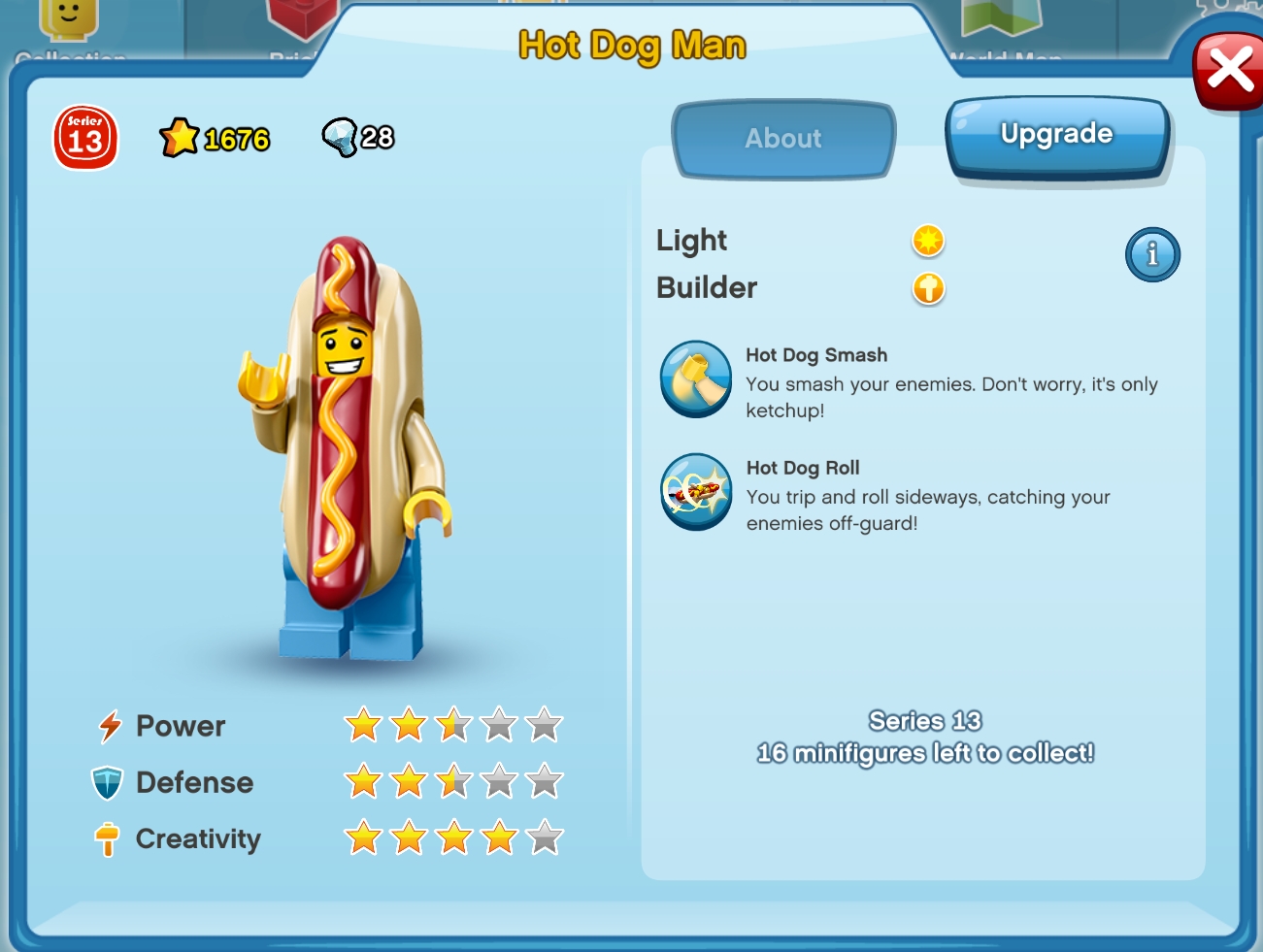This screenshot has height=952, width=1263.
Task: Click the gold star currency icon
Action: coord(181,136)
